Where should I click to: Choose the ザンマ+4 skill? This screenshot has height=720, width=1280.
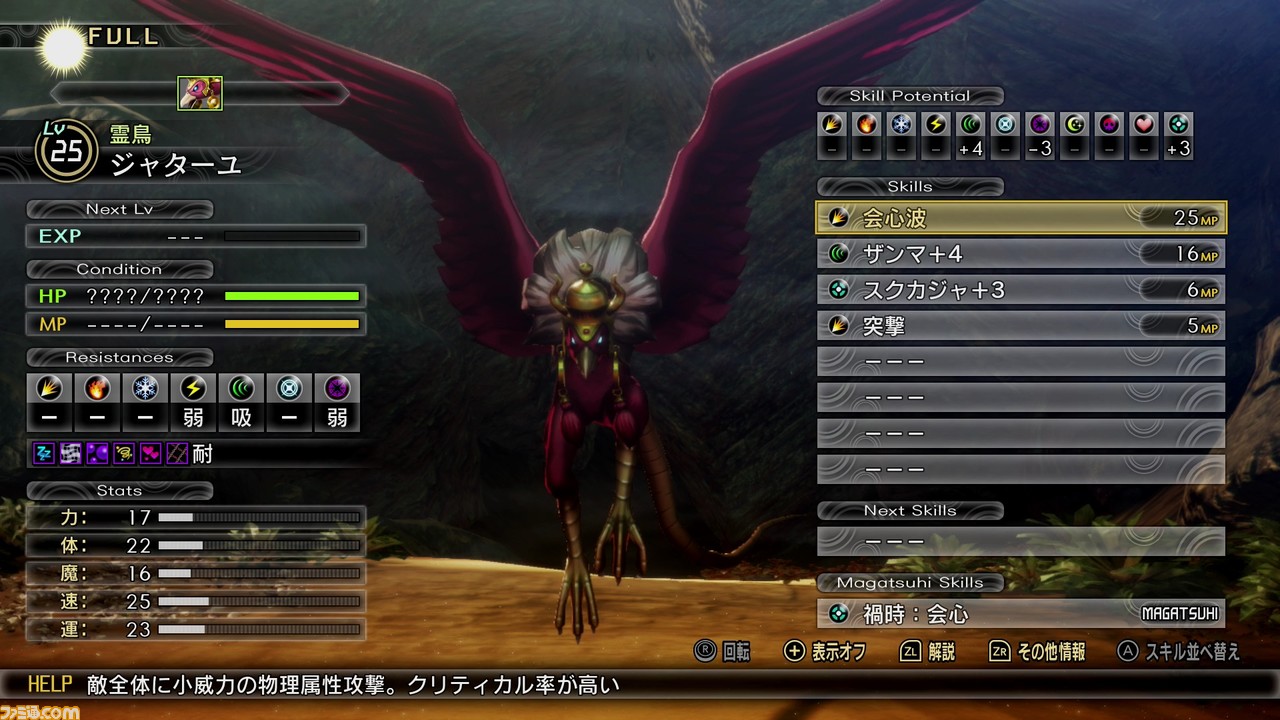(x=1020, y=254)
